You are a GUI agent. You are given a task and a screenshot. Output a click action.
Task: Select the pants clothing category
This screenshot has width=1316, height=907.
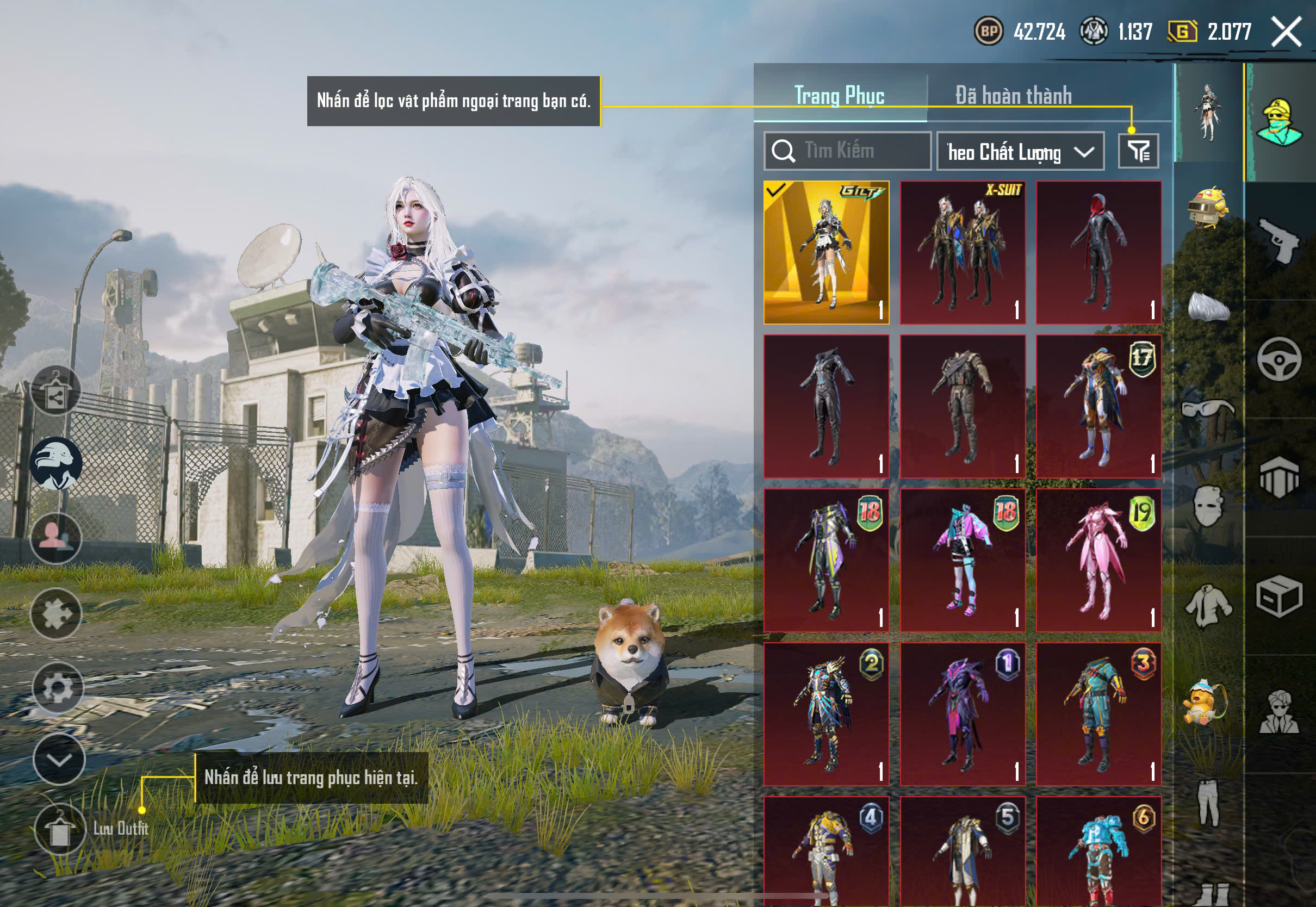tap(1208, 803)
